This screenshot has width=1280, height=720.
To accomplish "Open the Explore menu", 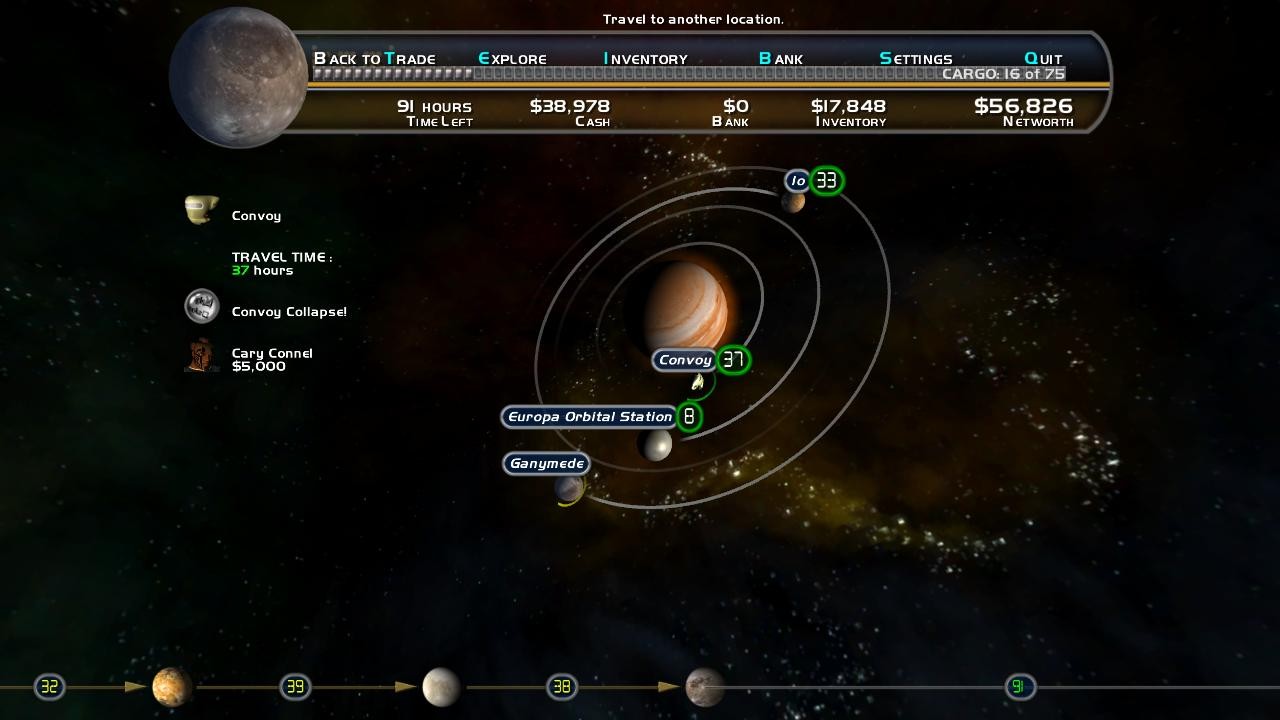I will [512, 59].
